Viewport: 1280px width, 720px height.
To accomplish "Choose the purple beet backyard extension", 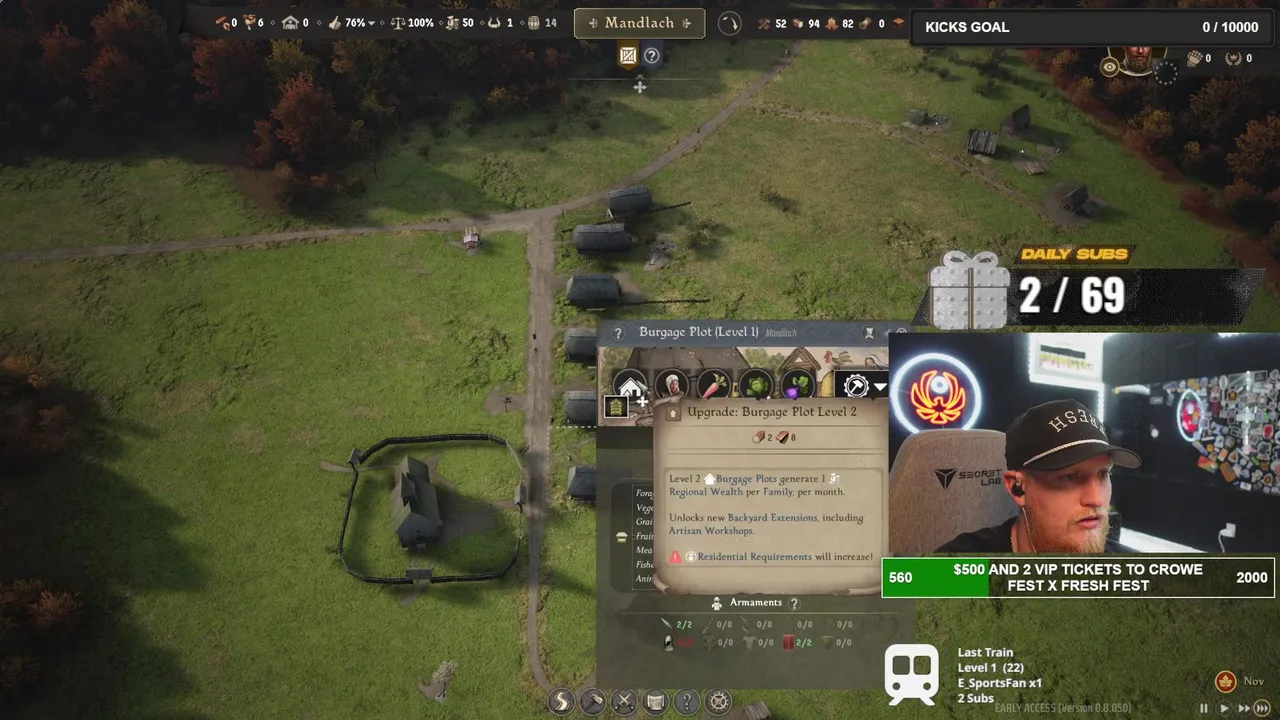I will (x=798, y=386).
